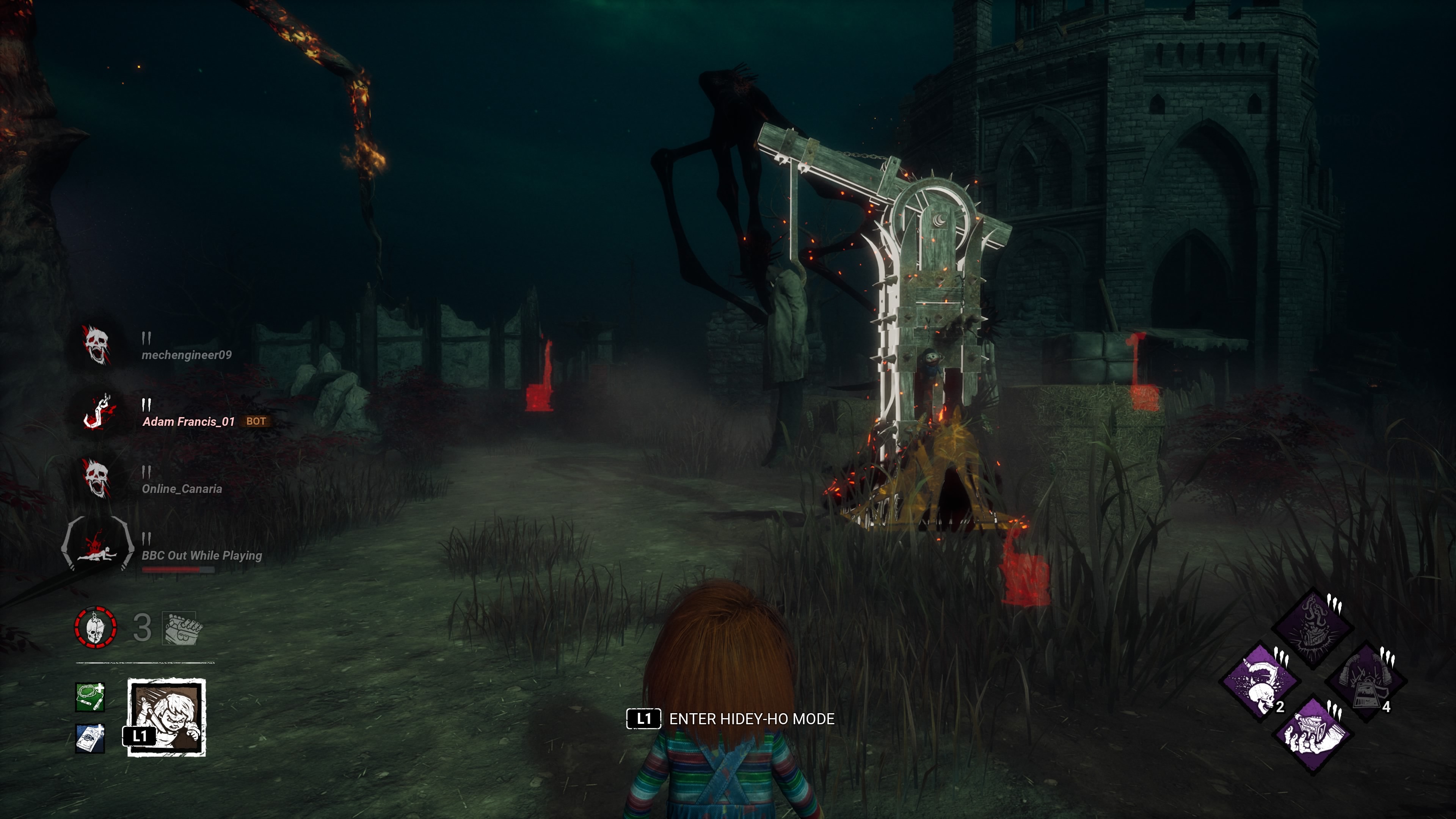Select the hook-stage skull counter icon
The image size is (1456, 819).
click(x=96, y=628)
